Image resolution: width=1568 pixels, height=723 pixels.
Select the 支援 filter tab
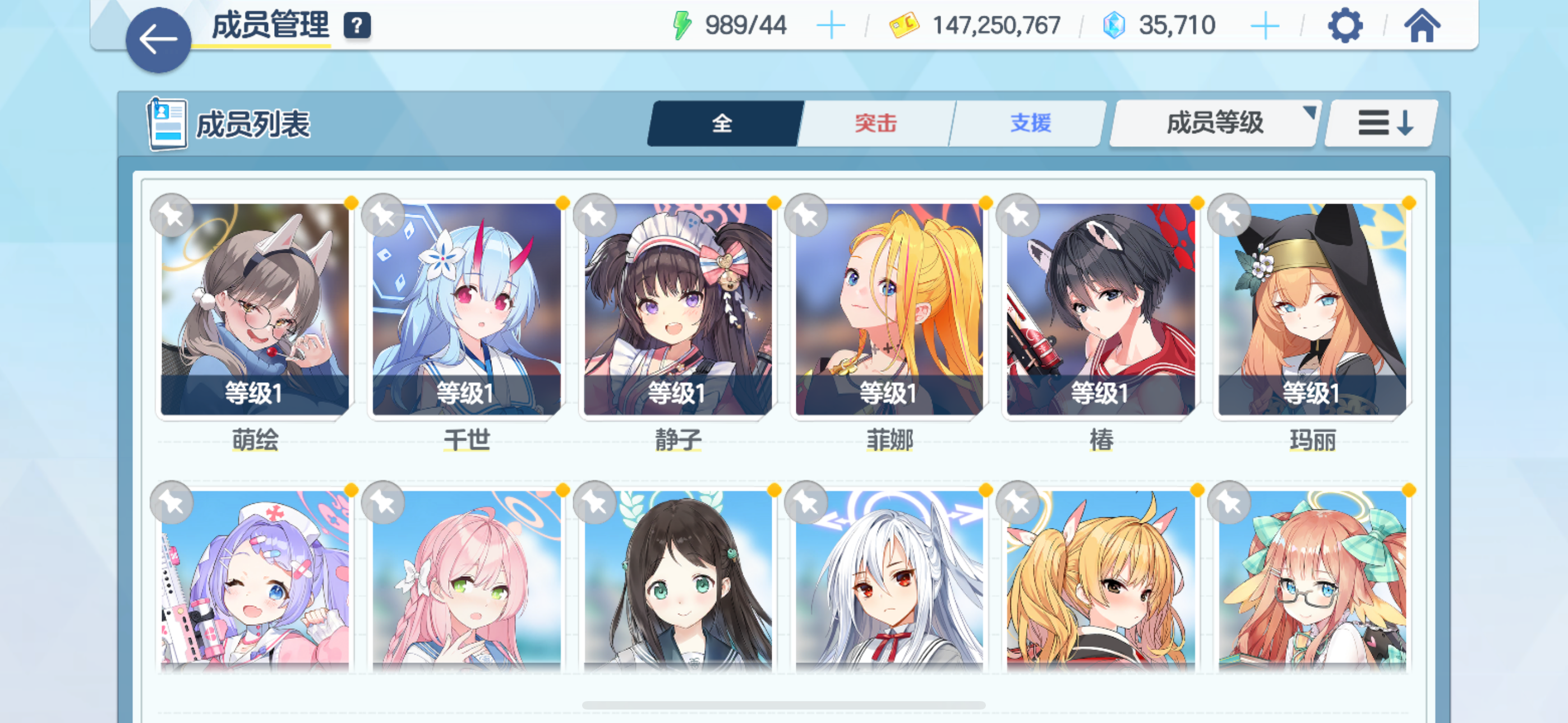coord(1028,122)
